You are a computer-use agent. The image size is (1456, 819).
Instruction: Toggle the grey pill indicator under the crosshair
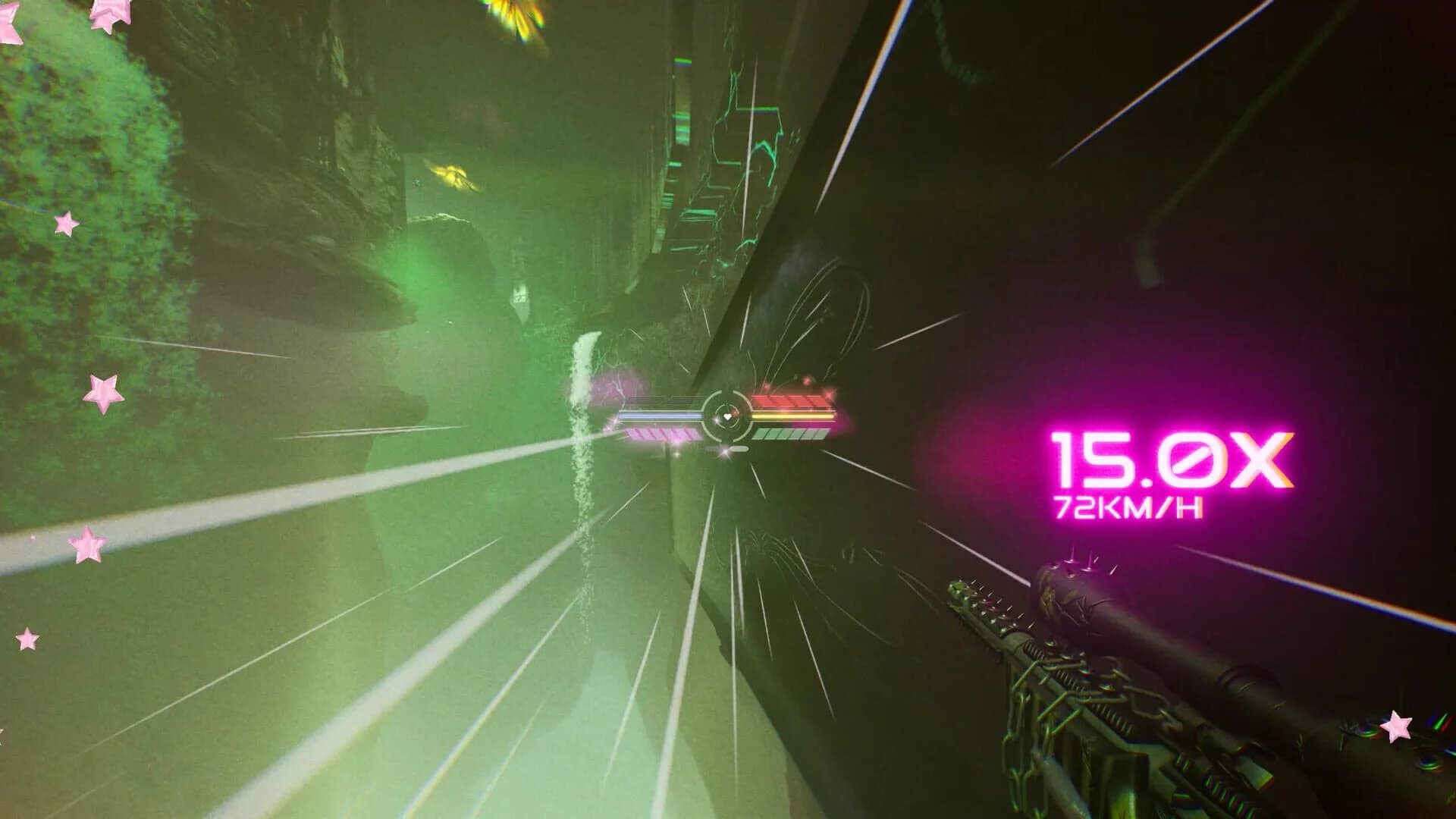click(x=712, y=447)
